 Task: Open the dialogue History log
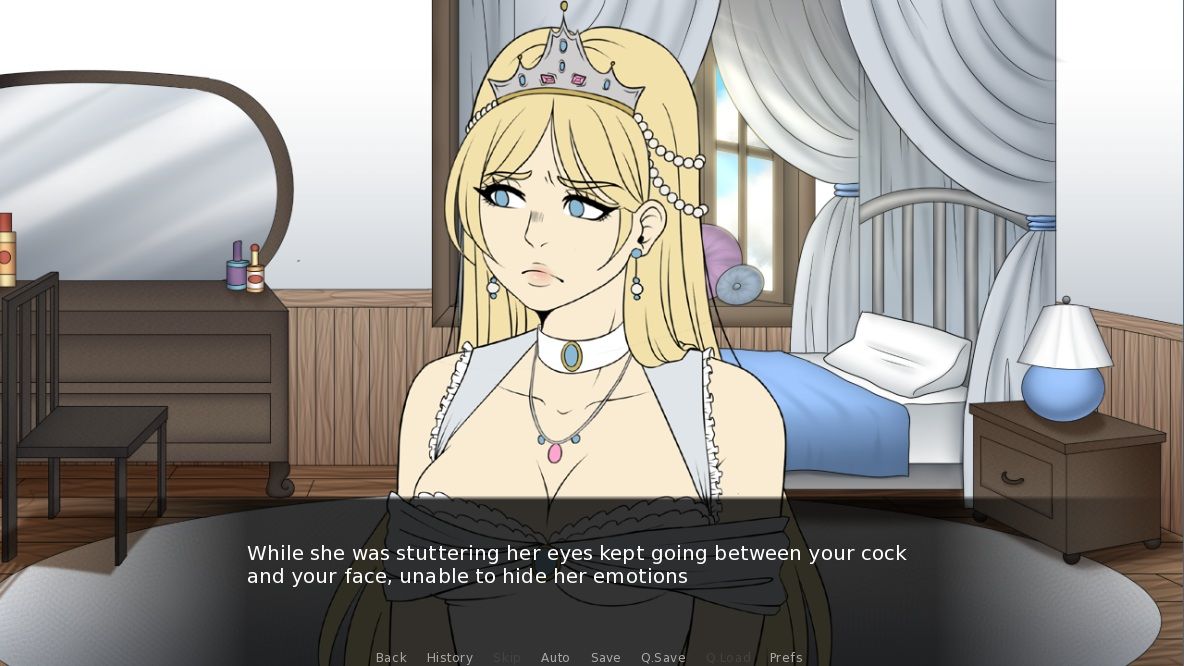[x=450, y=657]
